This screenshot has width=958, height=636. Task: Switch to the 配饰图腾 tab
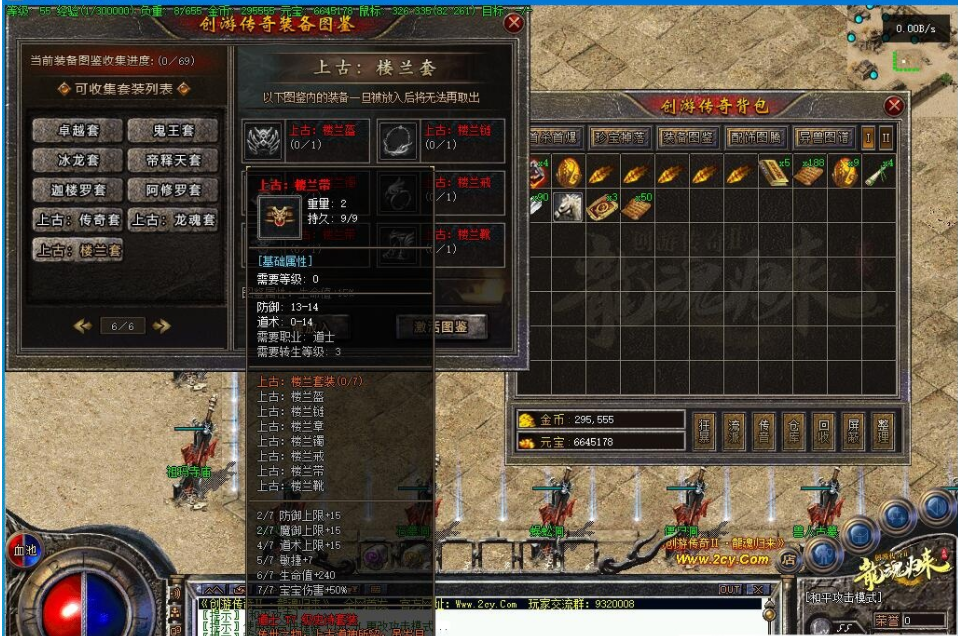pyautogui.click(x=755, y=137)
